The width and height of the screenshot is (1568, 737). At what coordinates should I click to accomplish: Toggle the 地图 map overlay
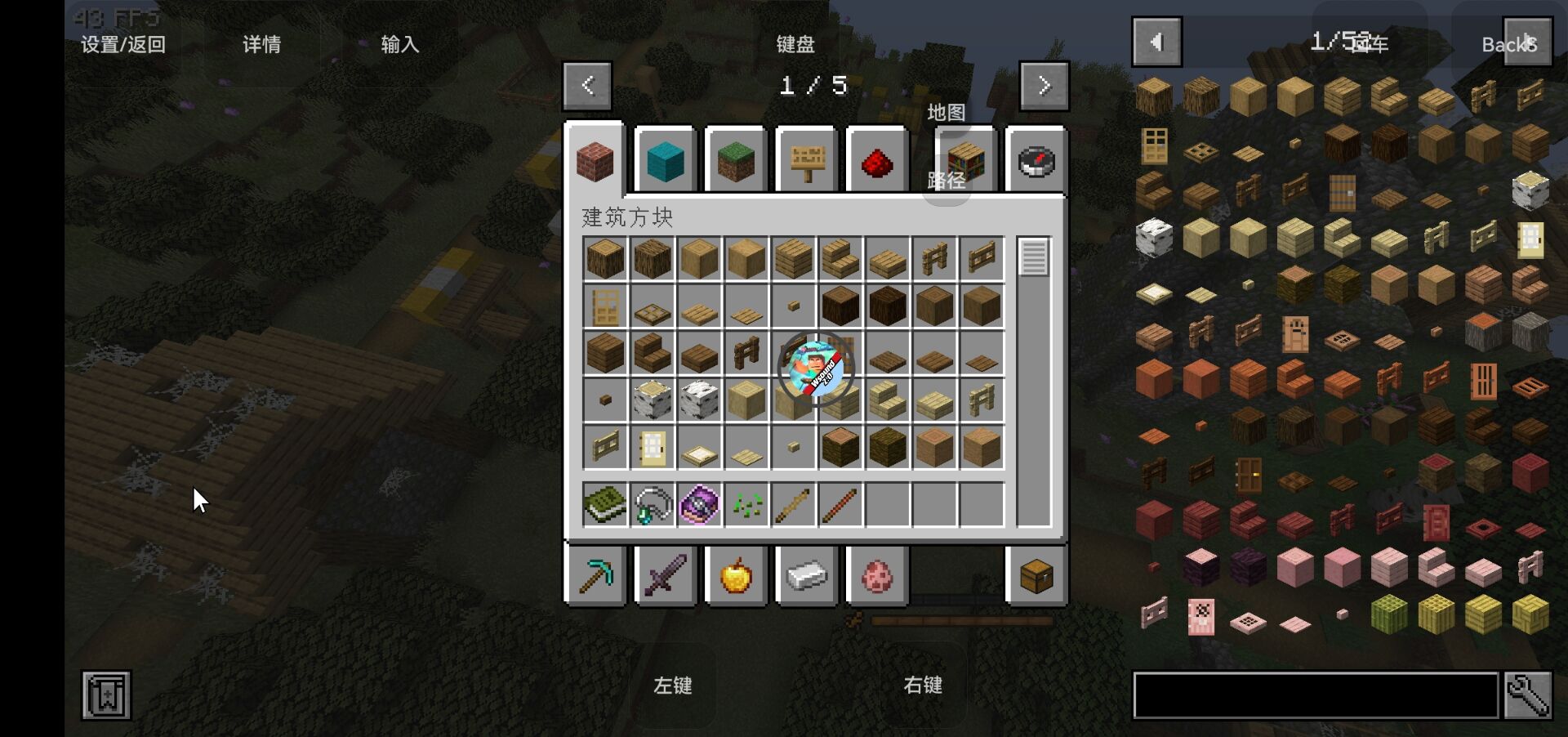[x=947, y=113]
